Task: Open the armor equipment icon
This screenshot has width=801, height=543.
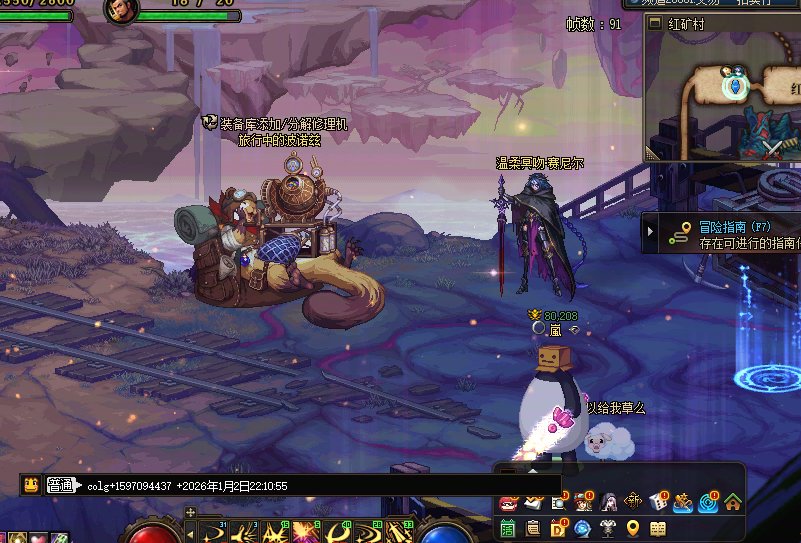Action: pos(608,528)
